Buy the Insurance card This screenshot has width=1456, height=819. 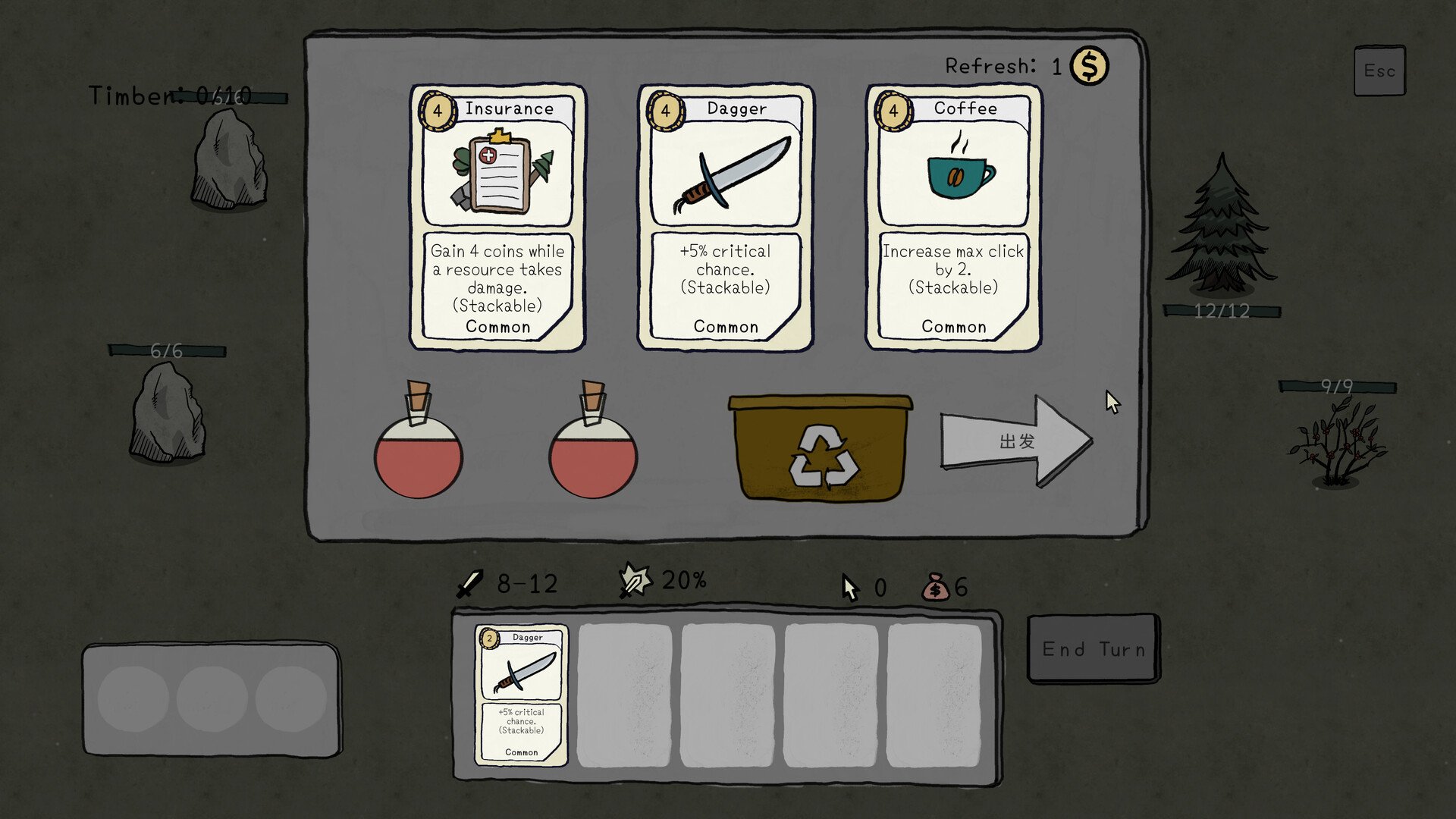pos(497,217)
